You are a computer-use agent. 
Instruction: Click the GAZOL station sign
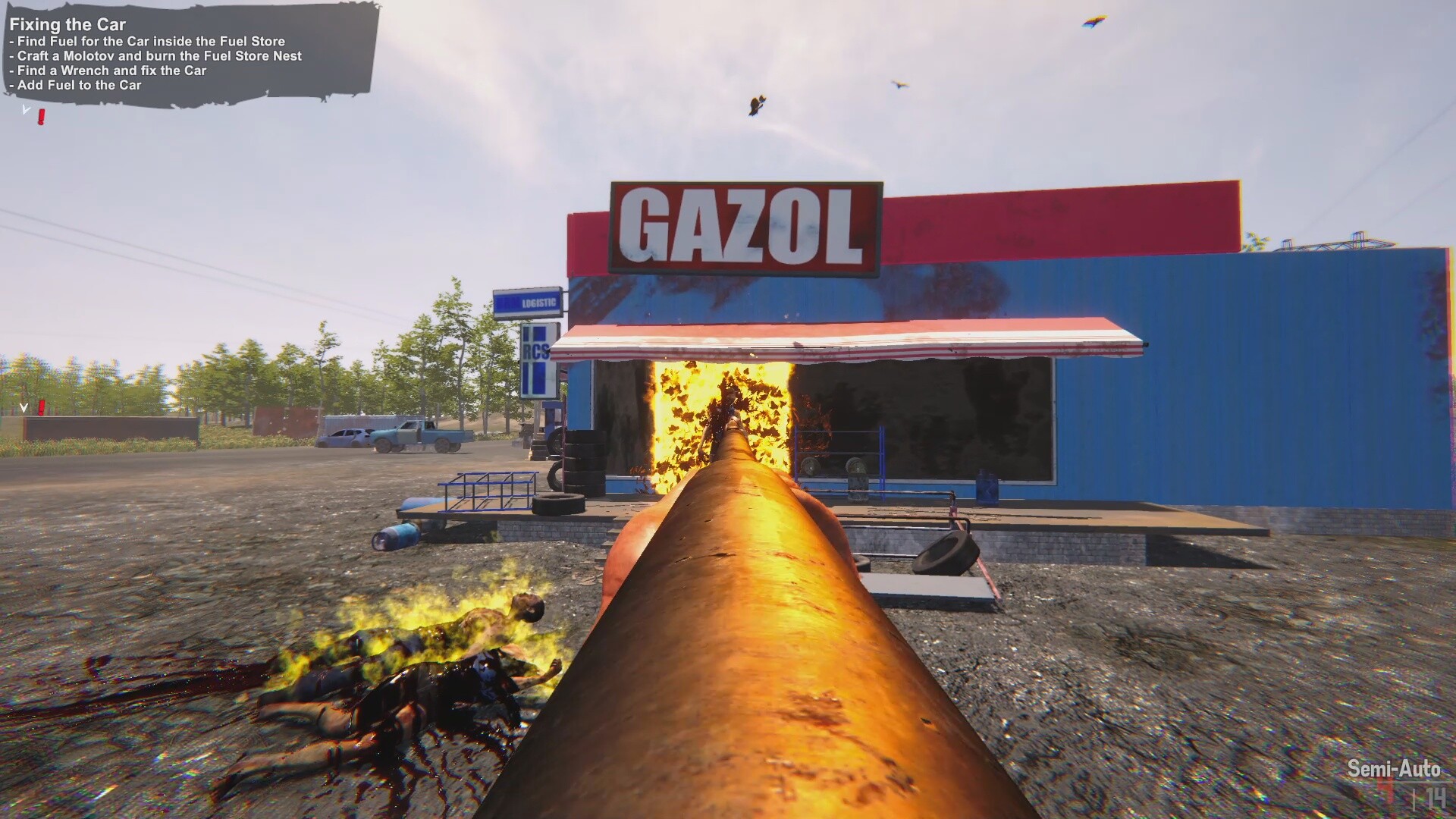(743, 226)
